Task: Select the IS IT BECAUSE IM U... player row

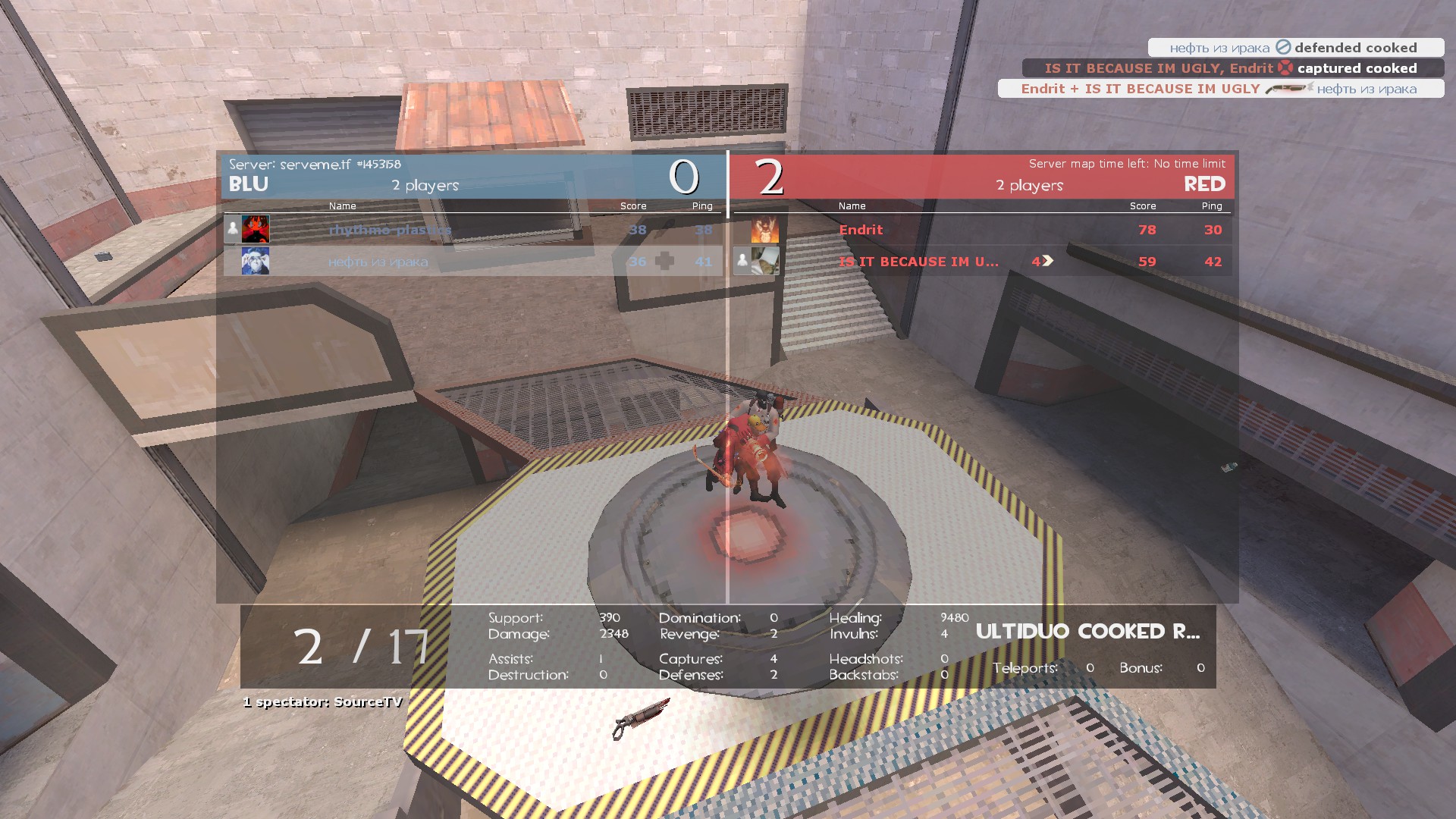Action: [x=918, y=262]
